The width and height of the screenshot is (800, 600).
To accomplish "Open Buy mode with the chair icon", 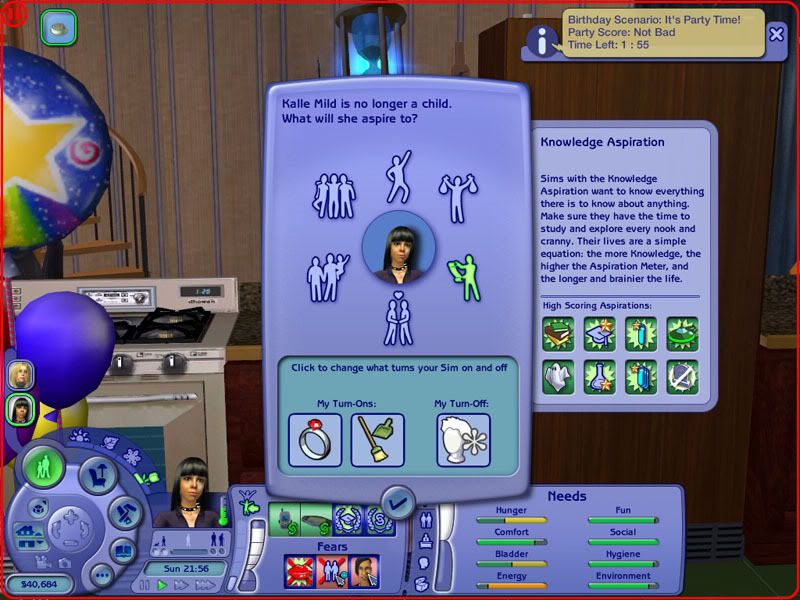I will 98,476.
